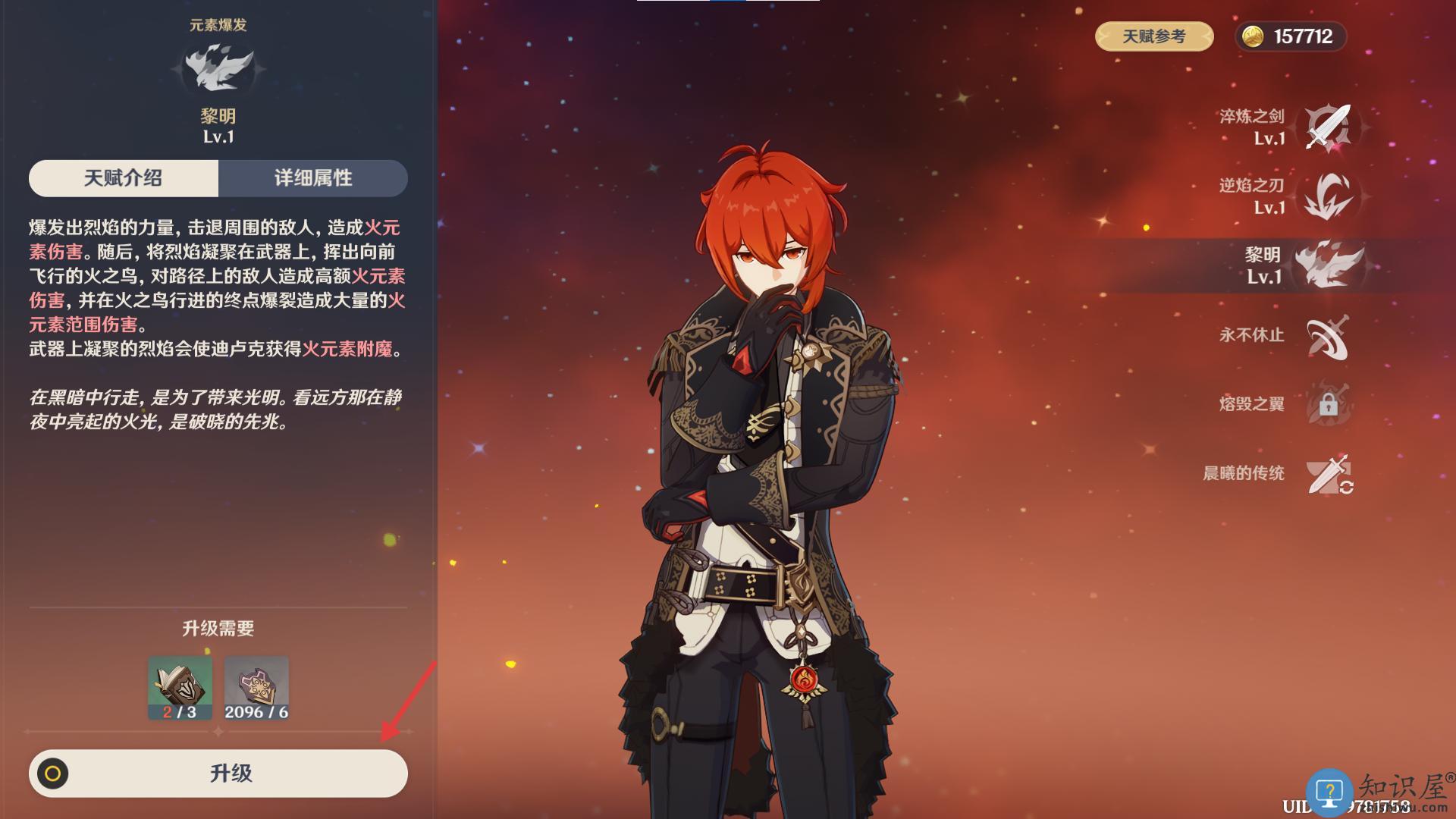The width and height of the screenshot is (1456, 819).
Task: Inspect the mask upgrade material showing 2096
Action: [256, 687]
